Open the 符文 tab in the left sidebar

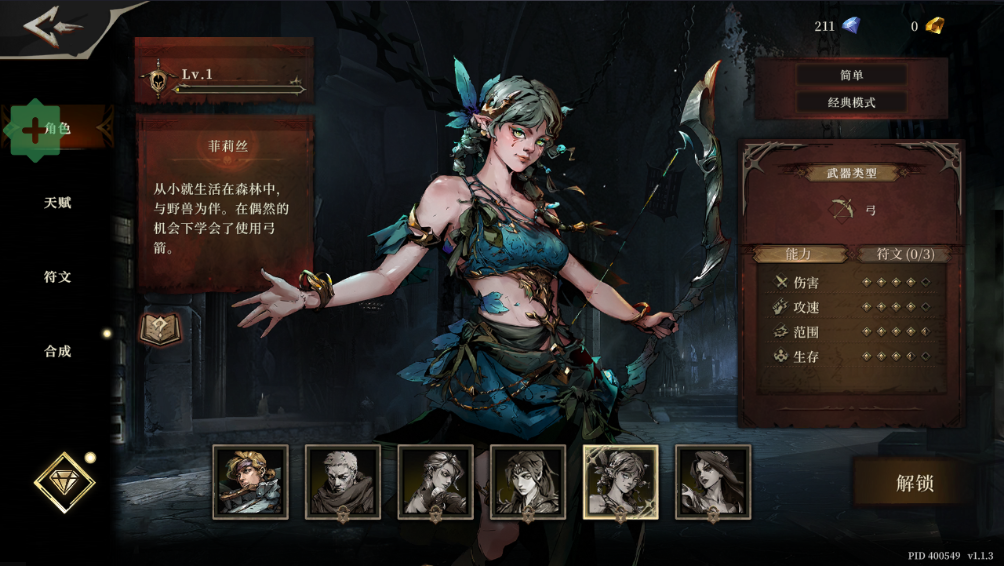(57, 277)
